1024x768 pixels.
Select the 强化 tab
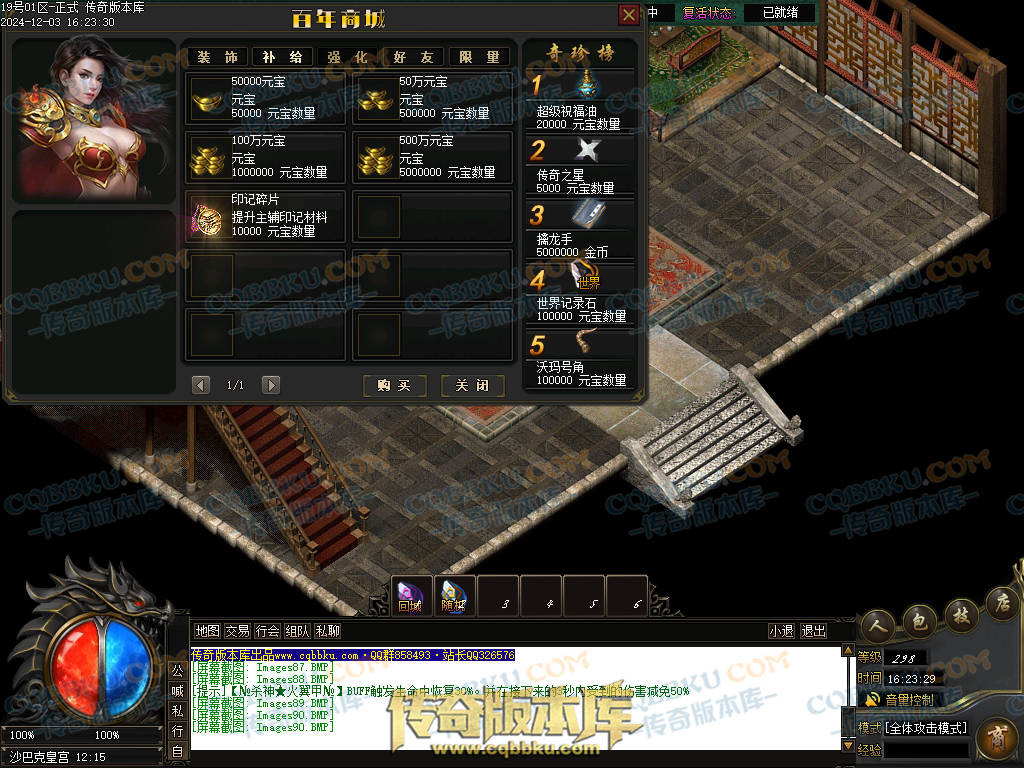click(347, 57)
